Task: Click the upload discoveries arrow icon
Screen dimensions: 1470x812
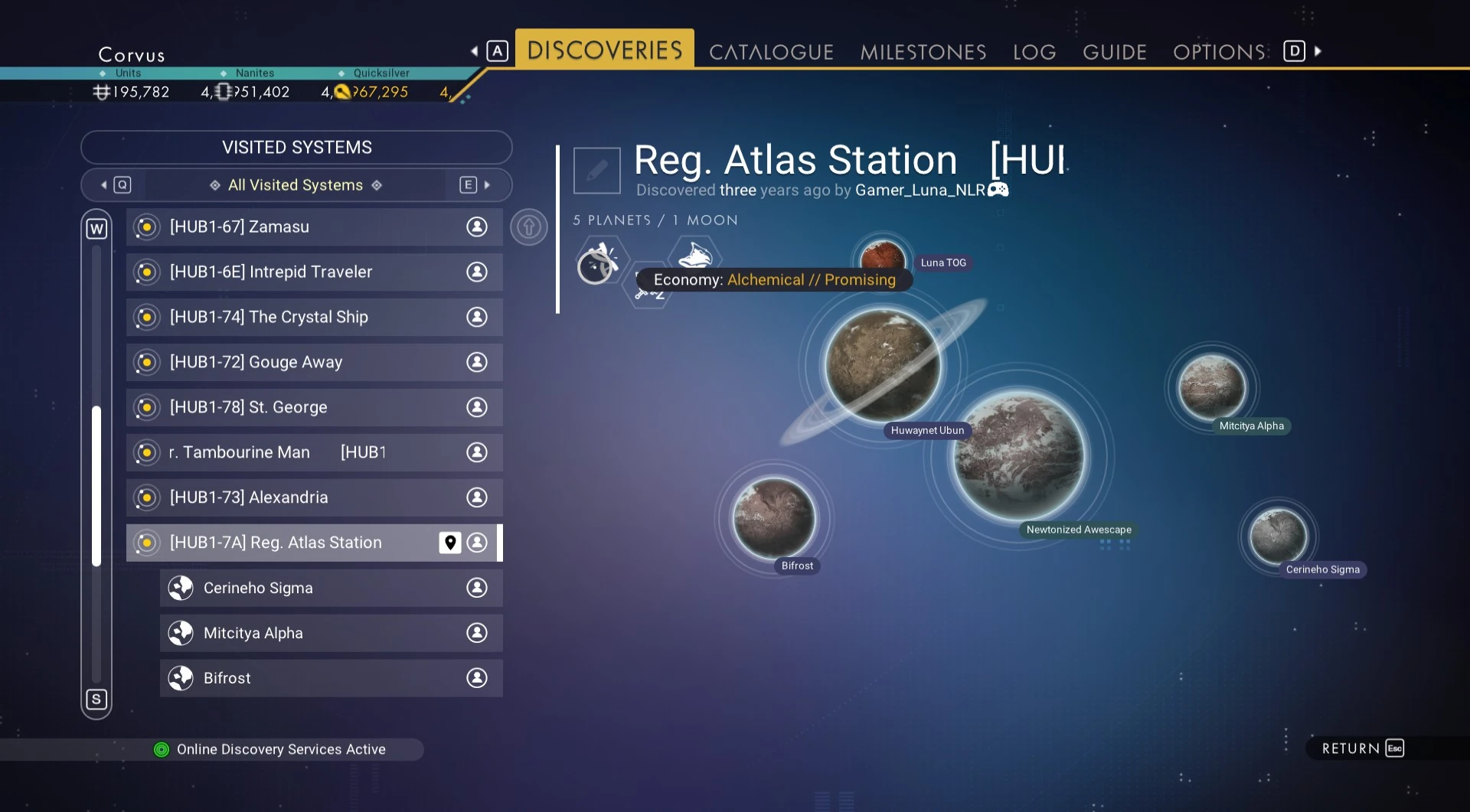Action: point(529,227)
